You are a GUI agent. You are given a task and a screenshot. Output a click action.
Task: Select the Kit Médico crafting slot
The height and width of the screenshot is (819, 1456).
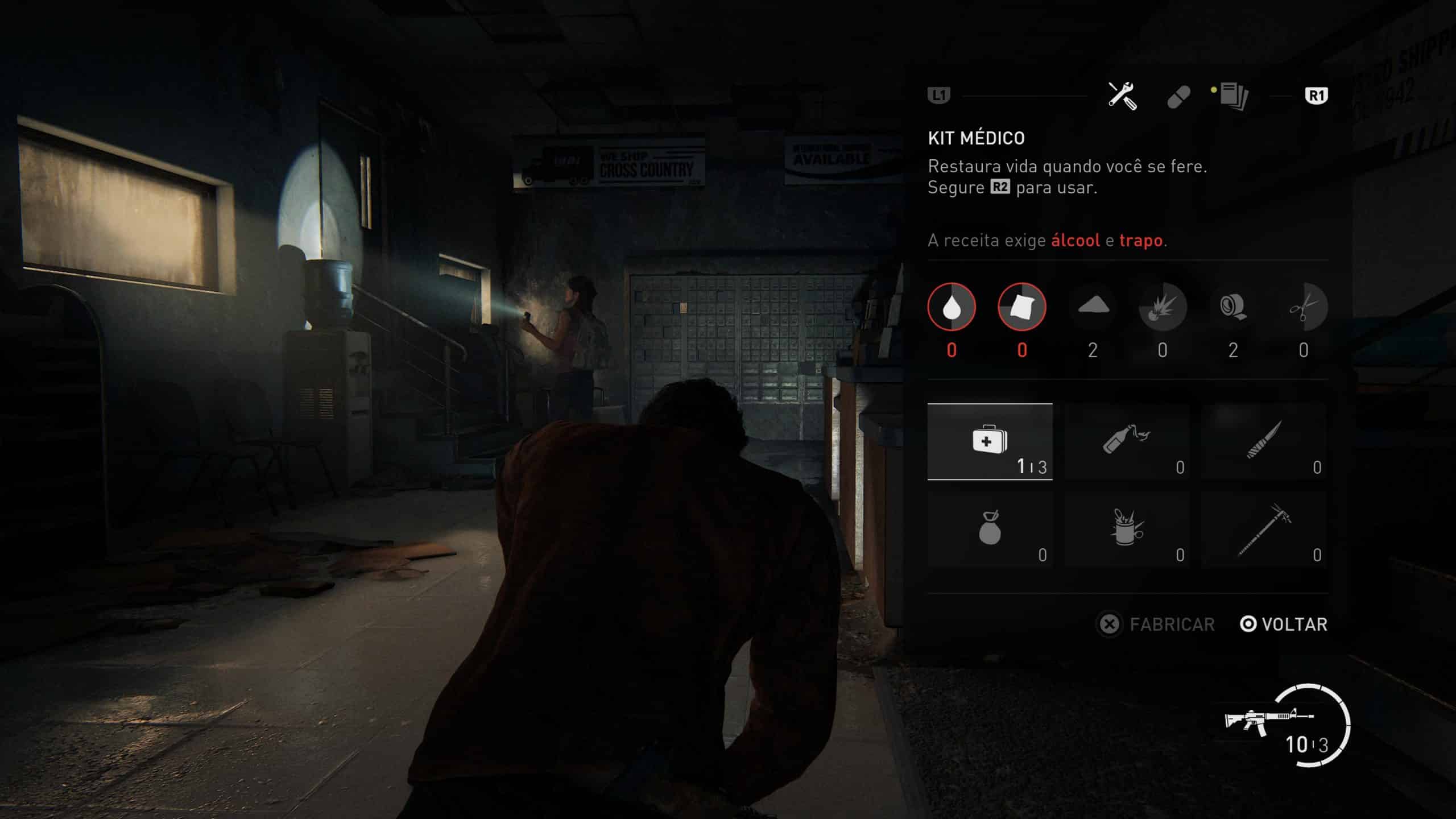[x=990, y=441]
